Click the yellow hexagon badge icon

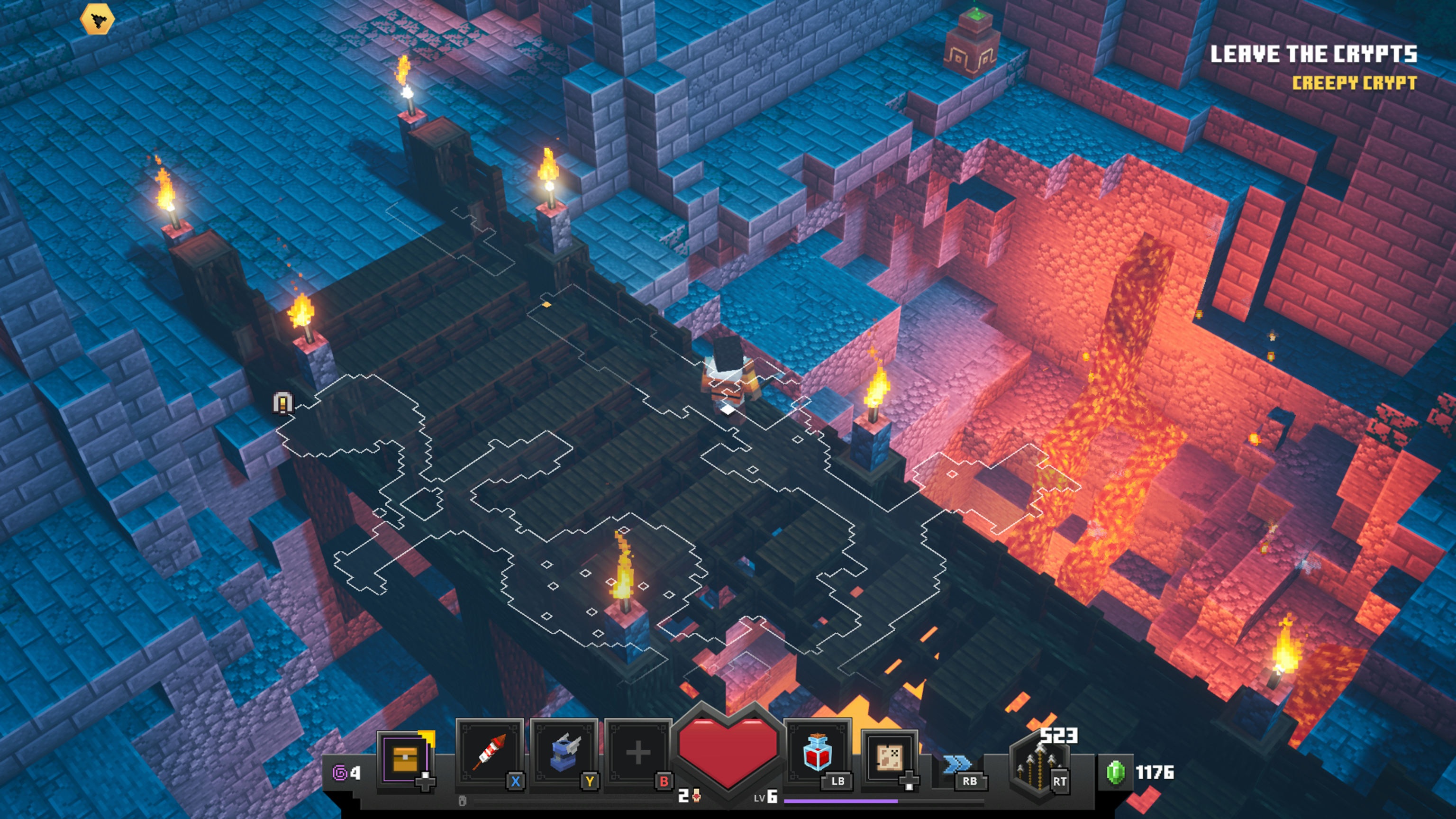[x=97, y=20]
